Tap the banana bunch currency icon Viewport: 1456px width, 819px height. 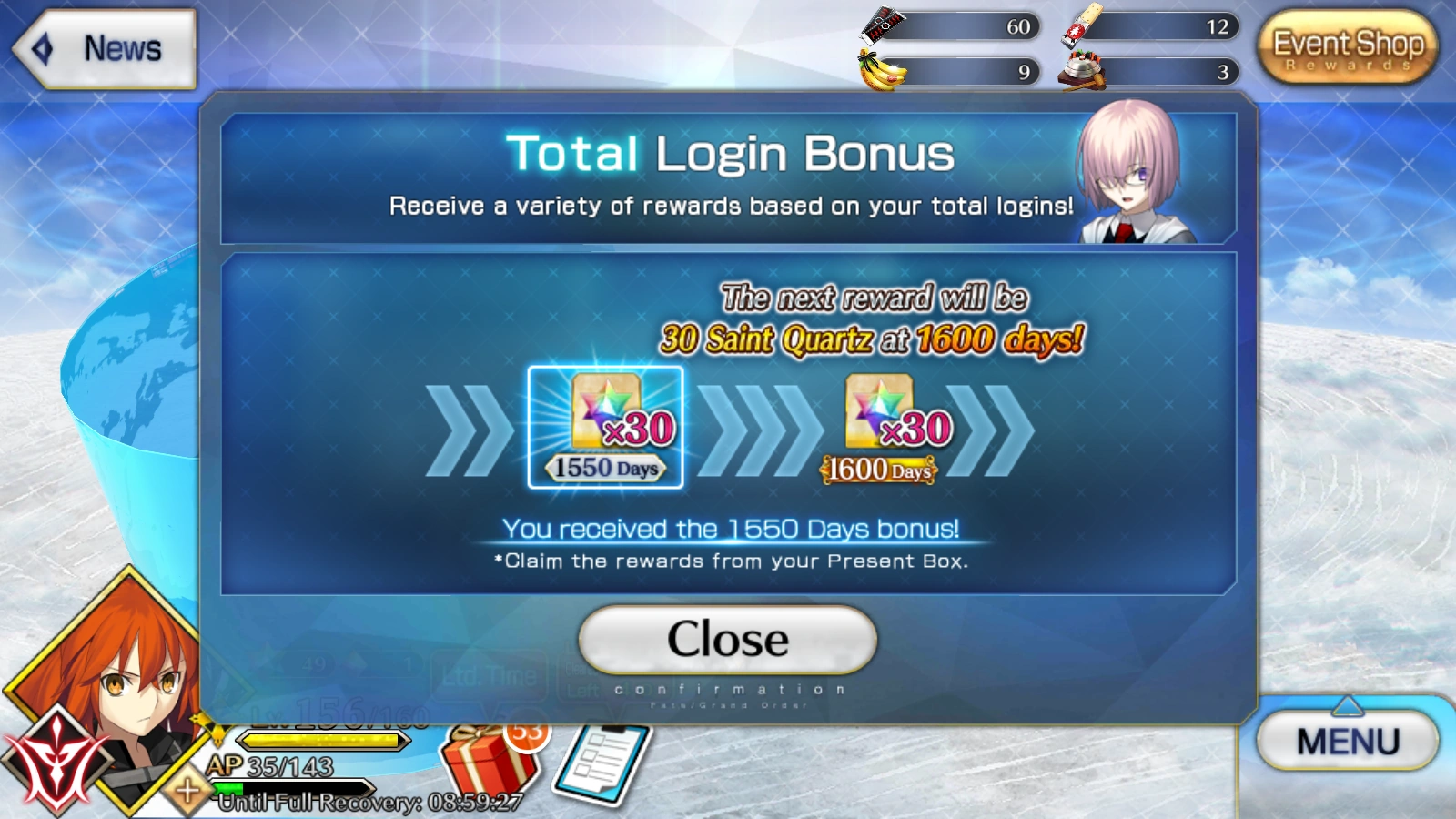coord(880,71)
